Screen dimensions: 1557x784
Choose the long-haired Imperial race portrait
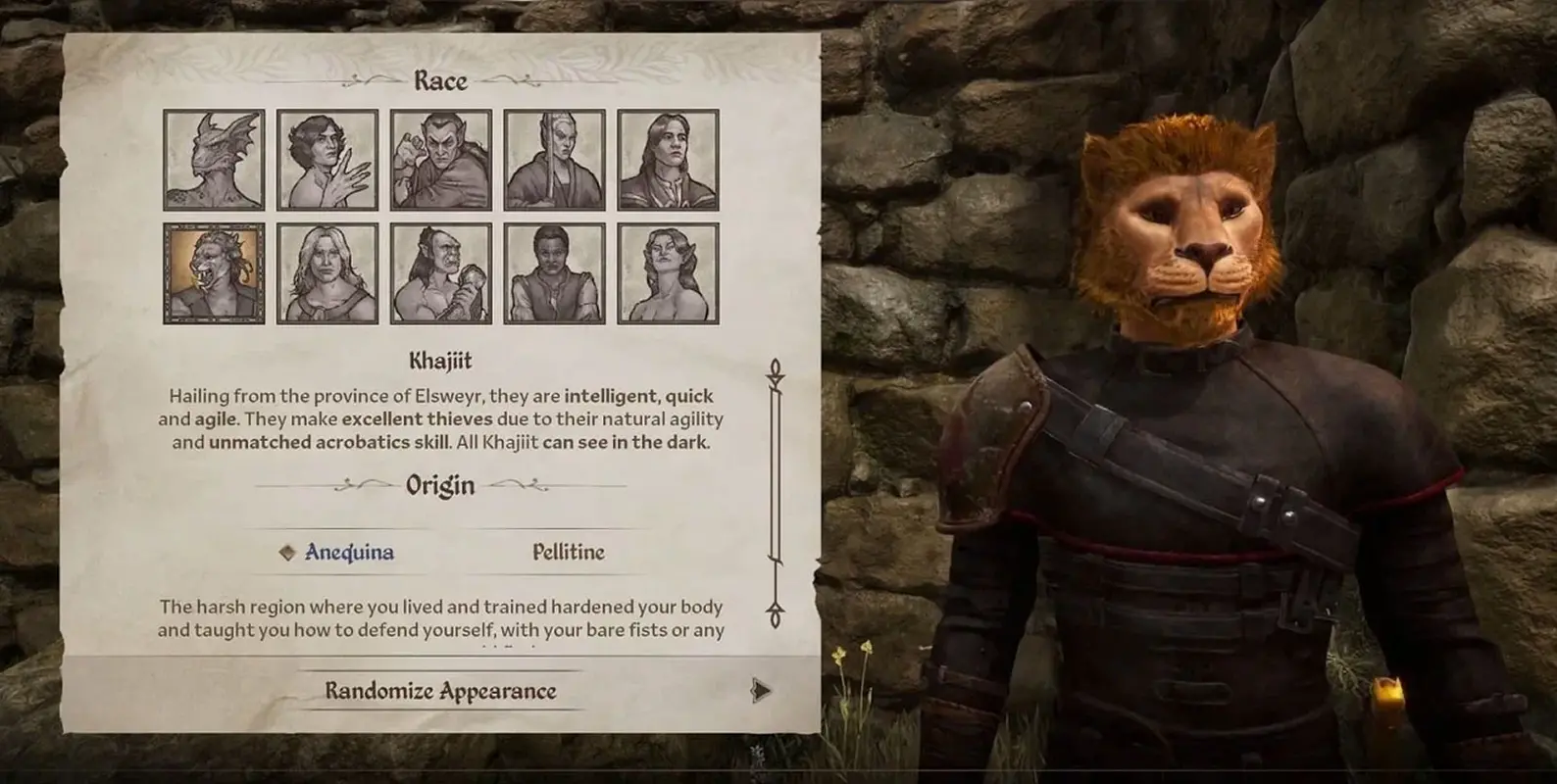click(668, 160)
